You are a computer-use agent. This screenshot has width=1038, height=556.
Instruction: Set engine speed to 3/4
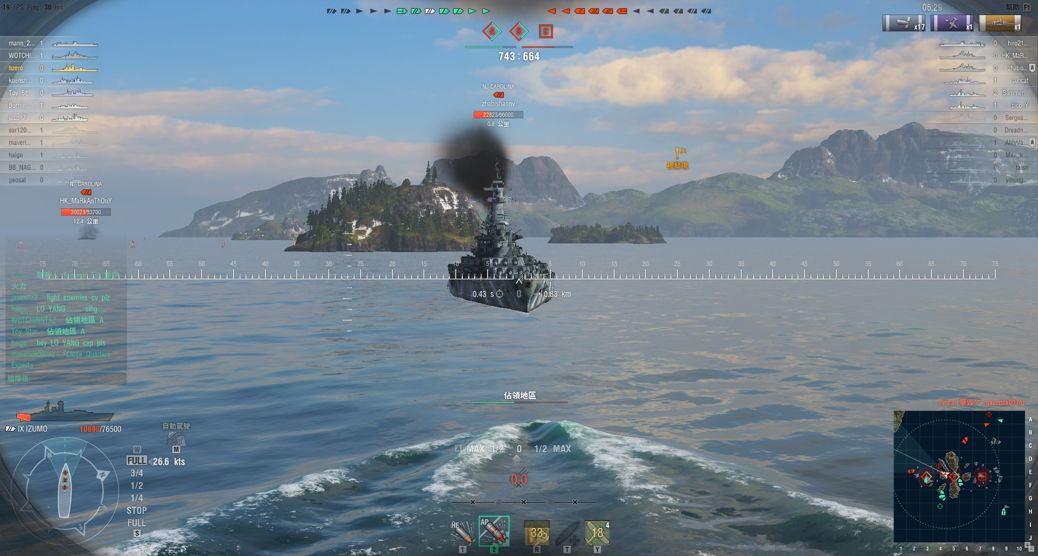coord(136,473)
